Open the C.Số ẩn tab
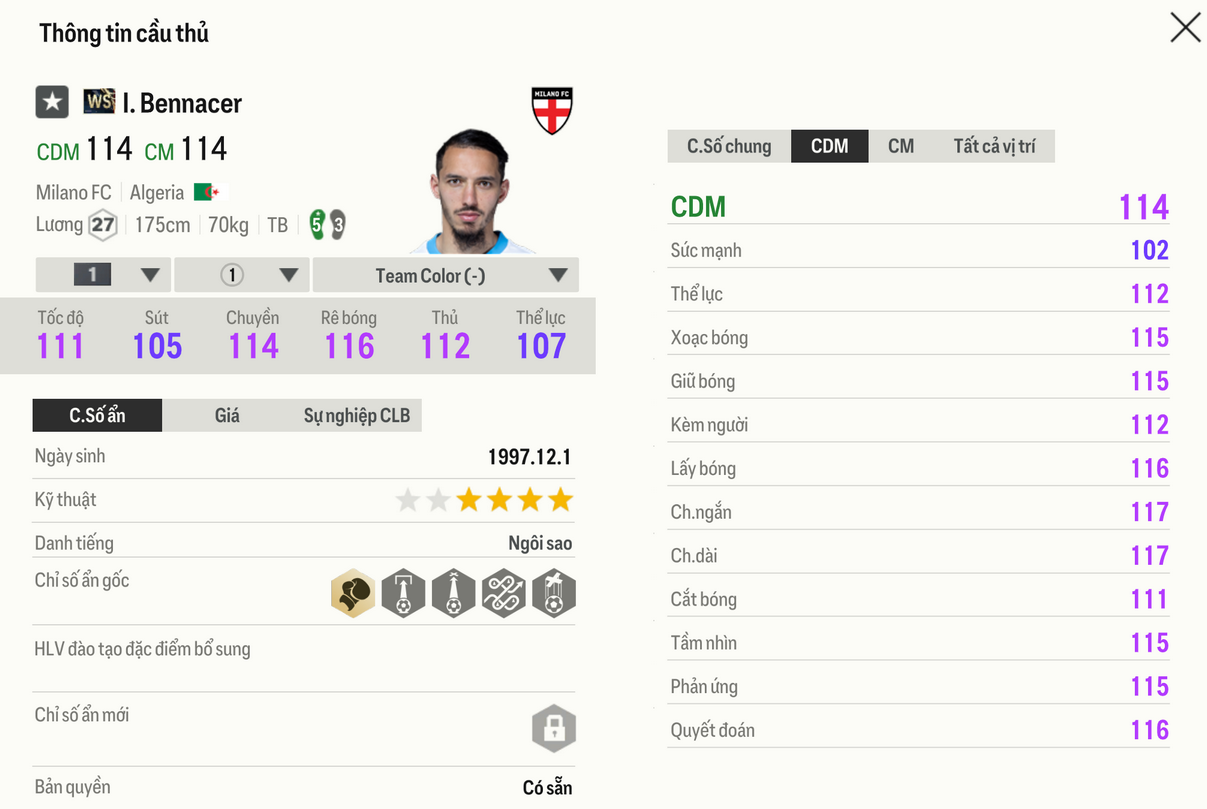Viewport: 1207px width, 809px height. click(97, 415)
